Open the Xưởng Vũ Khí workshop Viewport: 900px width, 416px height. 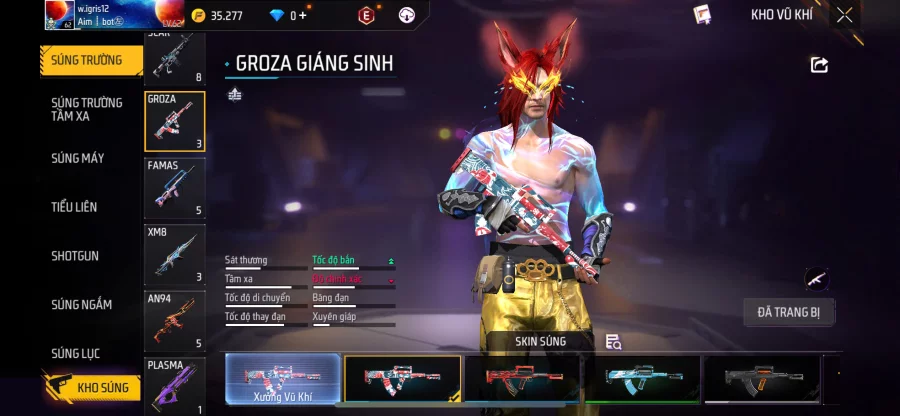283,380
